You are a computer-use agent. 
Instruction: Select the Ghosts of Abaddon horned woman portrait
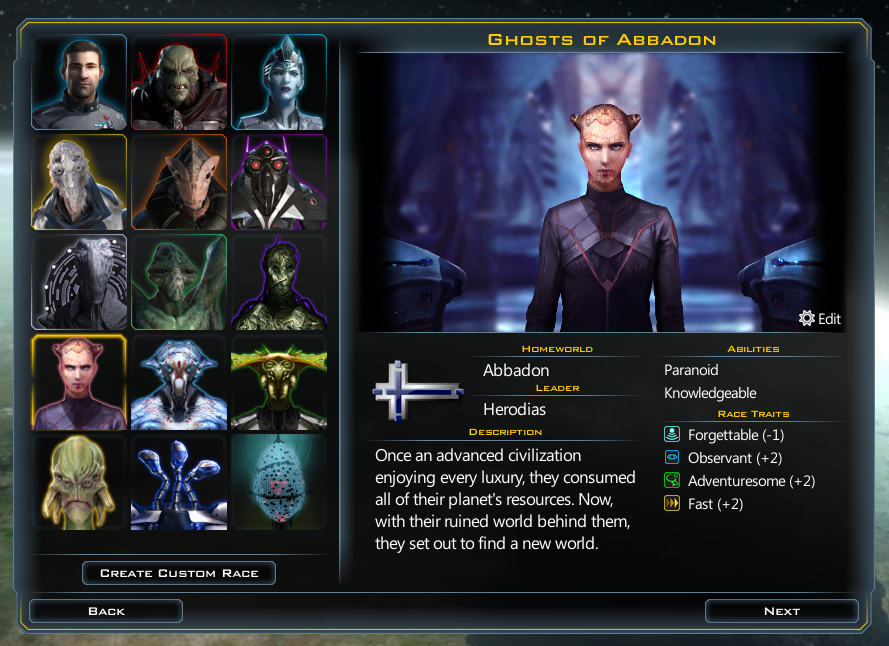coord(79,382)
